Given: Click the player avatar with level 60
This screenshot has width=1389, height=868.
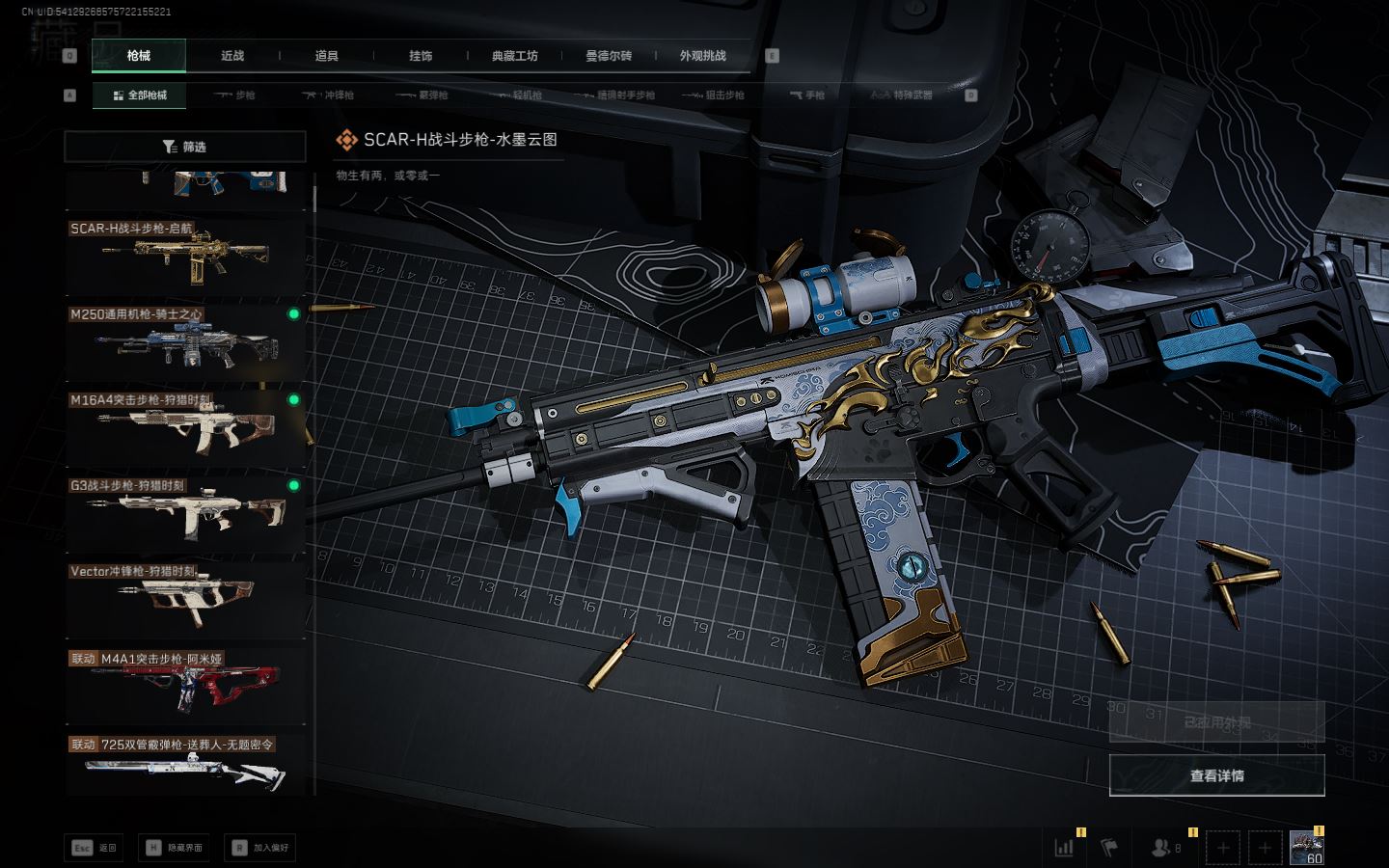Looking at the screenshot, I should [x=1306, y=848].
